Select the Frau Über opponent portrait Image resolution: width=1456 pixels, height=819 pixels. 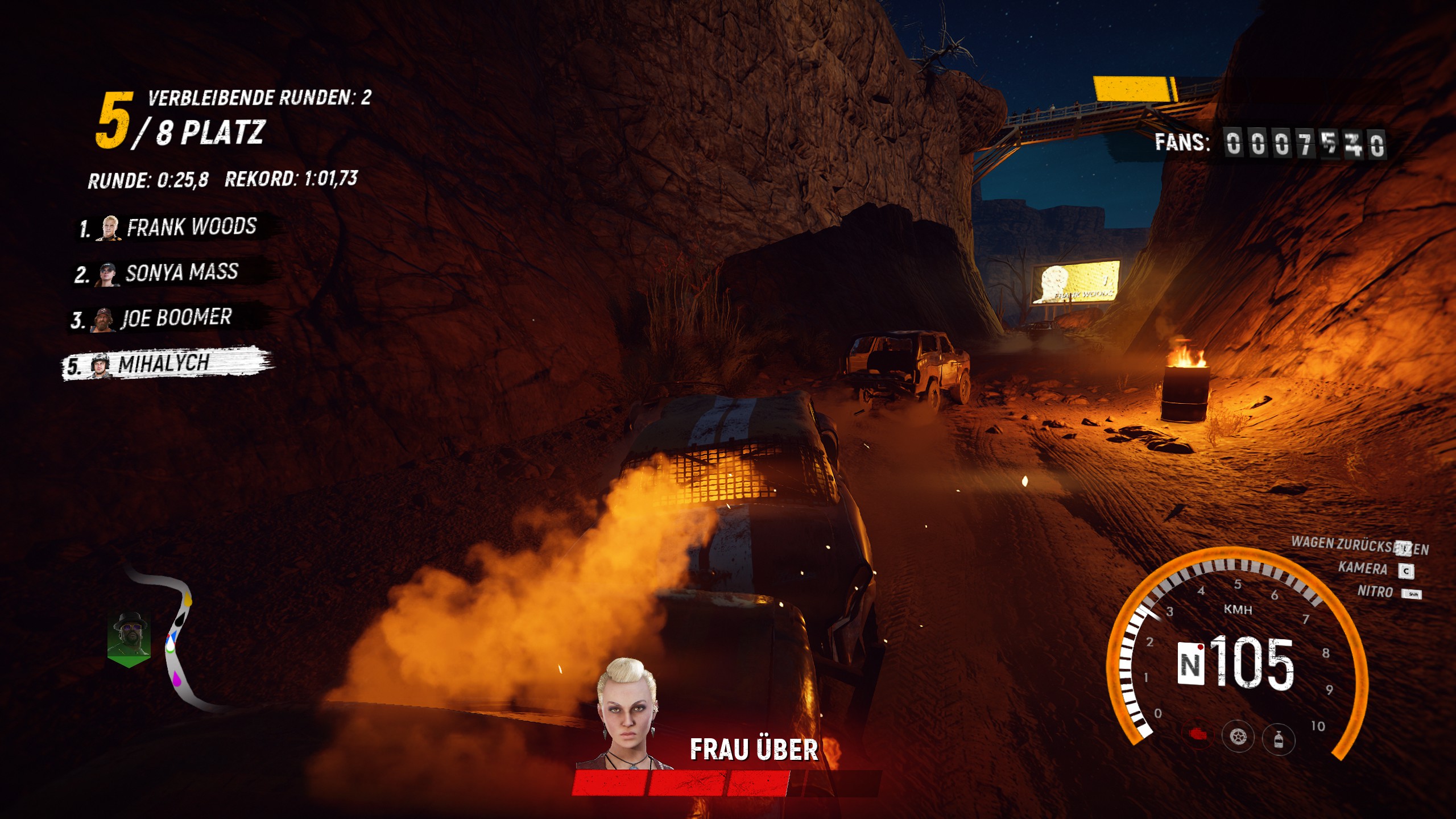pyautogui.click(x=626, y=714)
